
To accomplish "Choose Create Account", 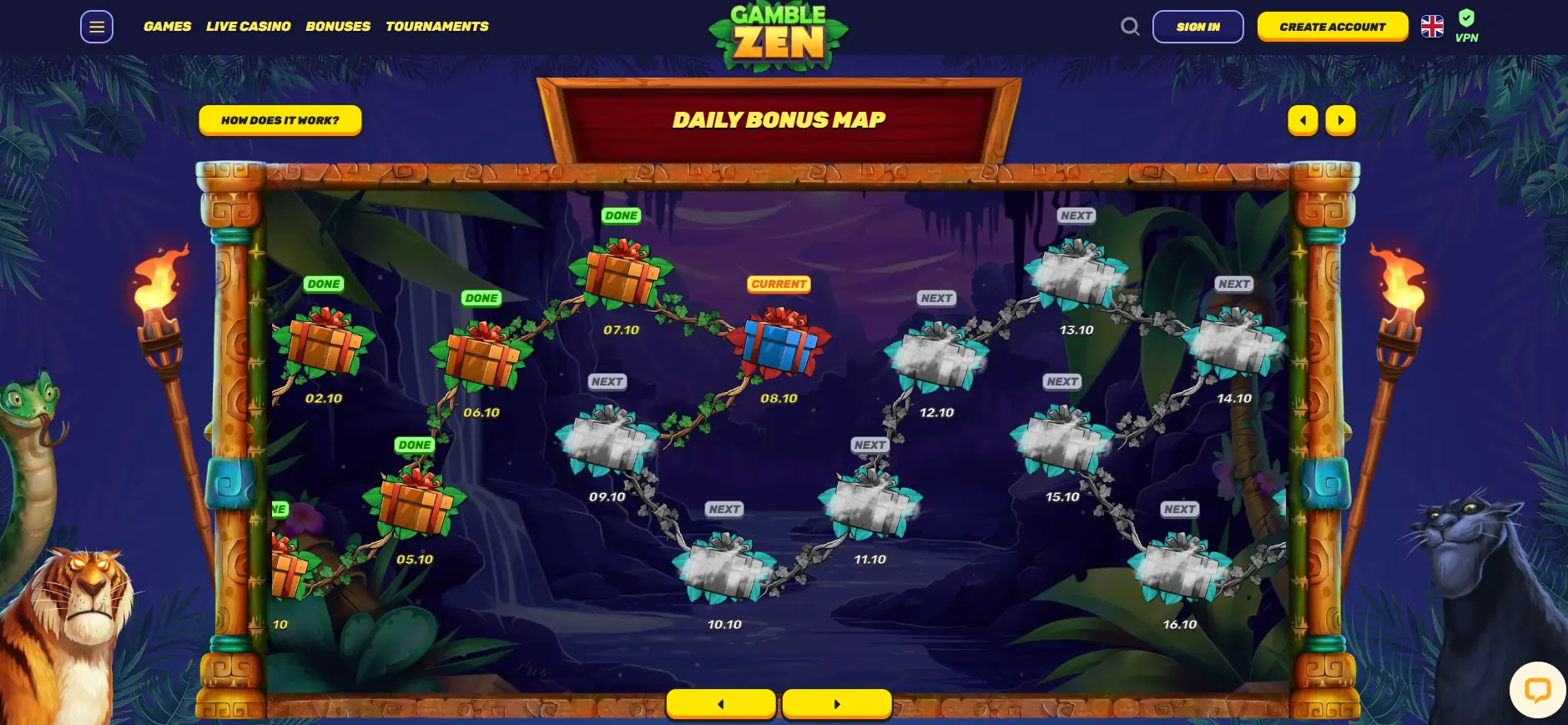I will pyautogui.click(x=1332, y=27).
